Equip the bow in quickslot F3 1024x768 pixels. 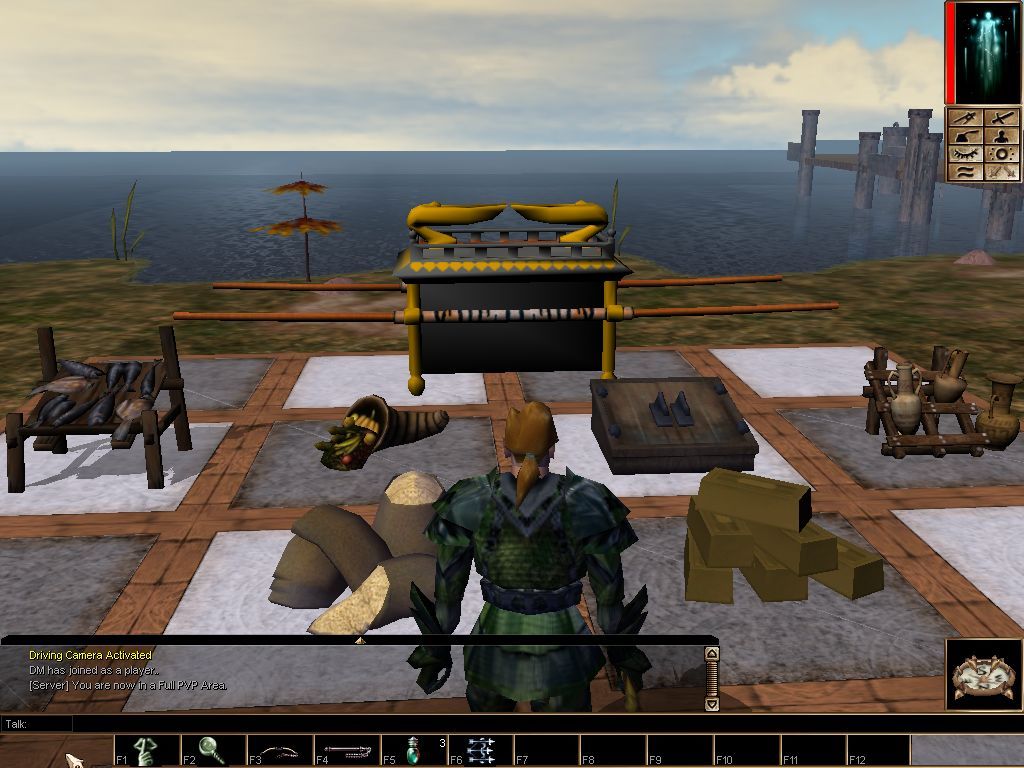click(280, 750)
